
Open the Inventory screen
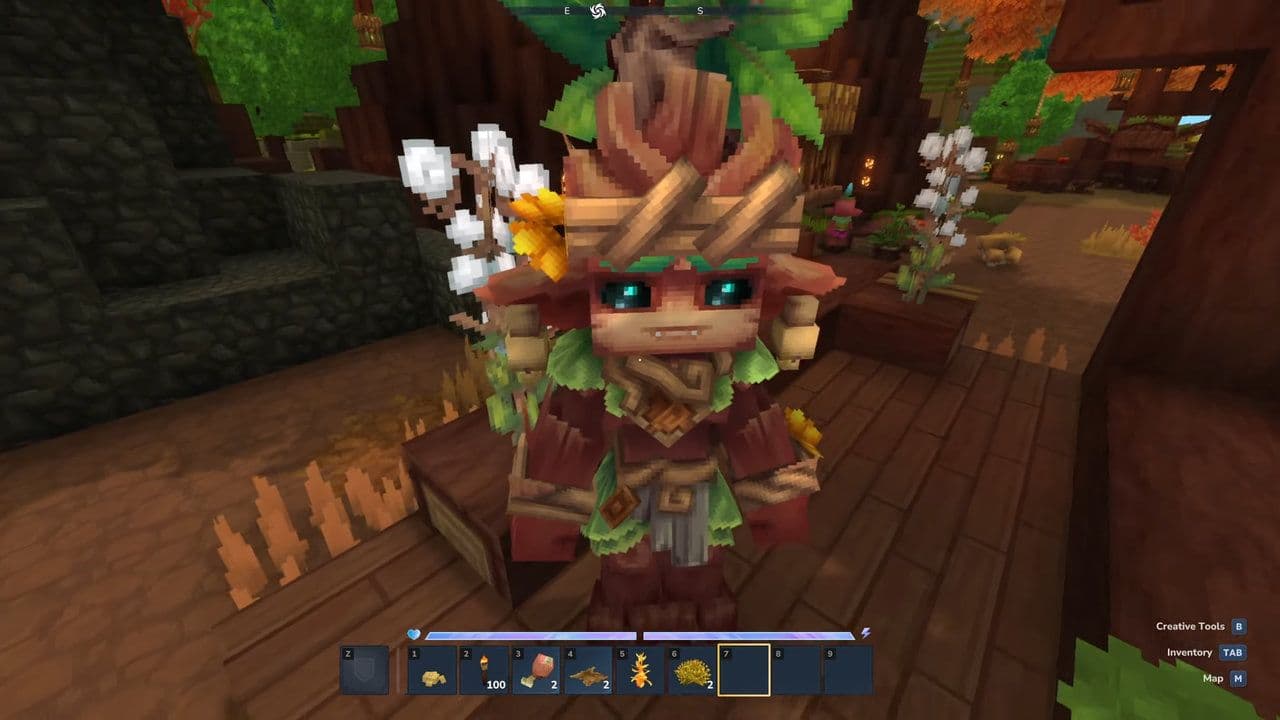pyautogui.click(x=1189, y=653)
